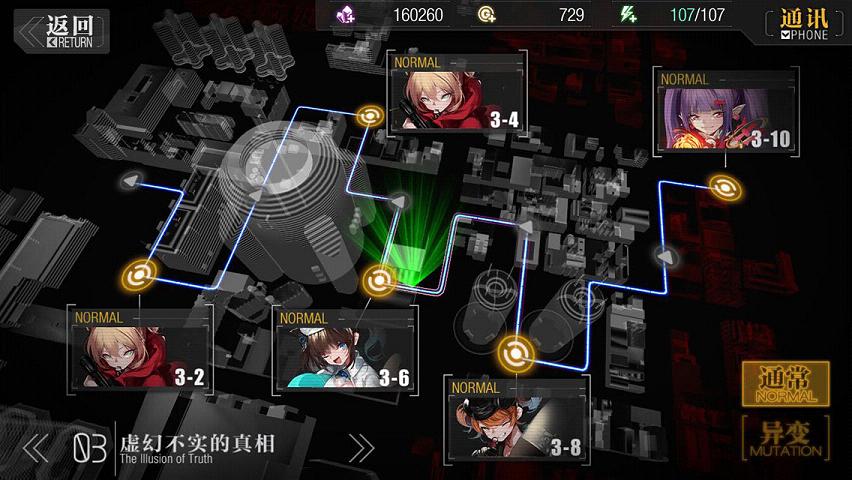Switch to Mutation difficulty mode

[785, 438]
